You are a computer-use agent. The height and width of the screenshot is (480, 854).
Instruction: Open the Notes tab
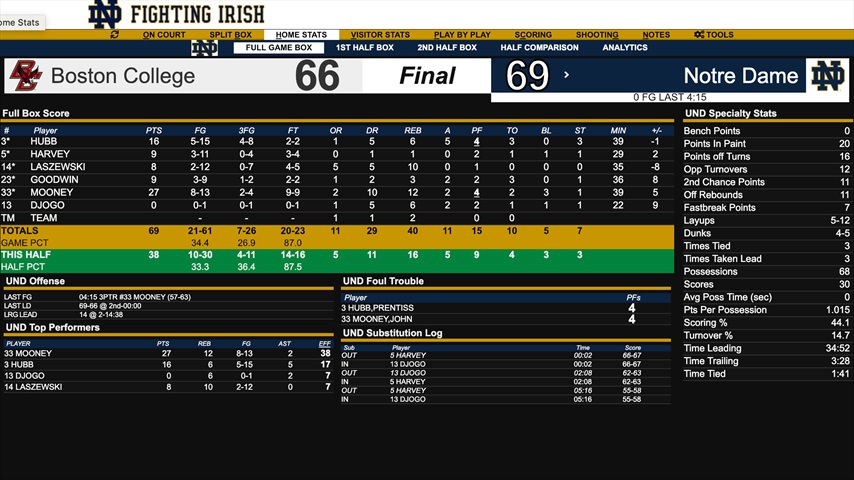[x=656, y=35]
